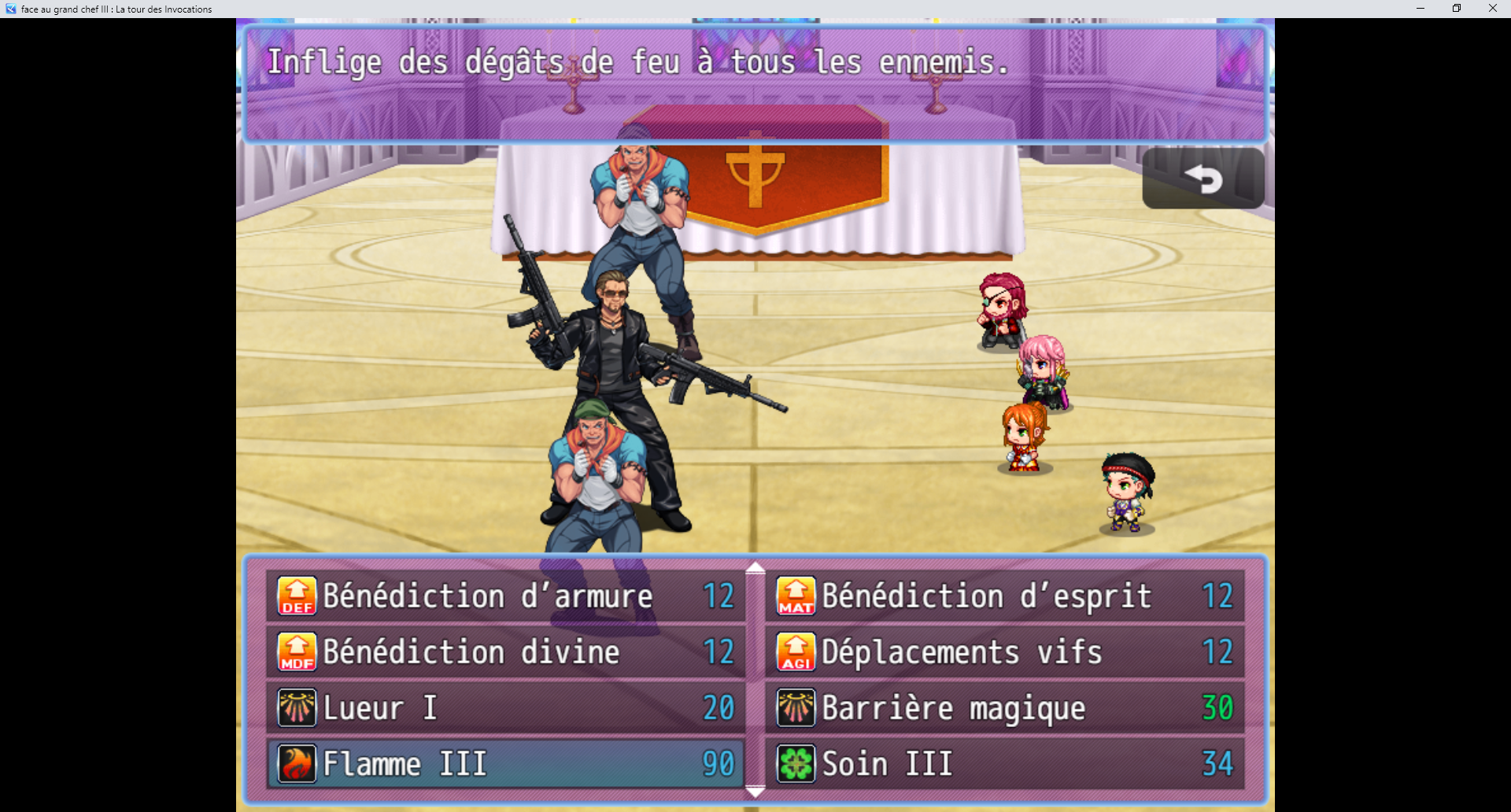1511x812 pixels.
Task: Click the Flamme III fire icon
Action: (x=296, y=763)
